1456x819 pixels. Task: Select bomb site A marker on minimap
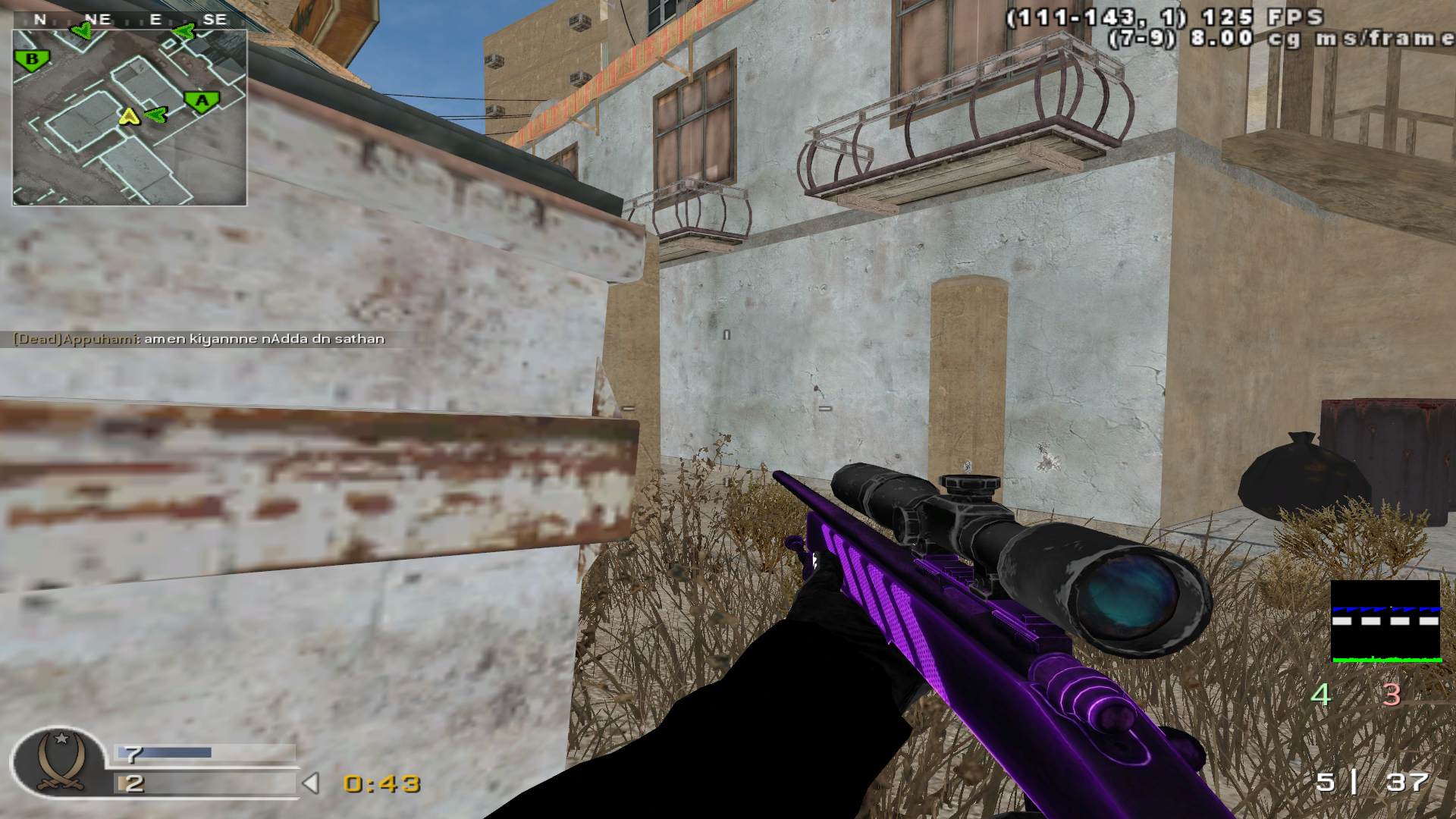(202, 101)
